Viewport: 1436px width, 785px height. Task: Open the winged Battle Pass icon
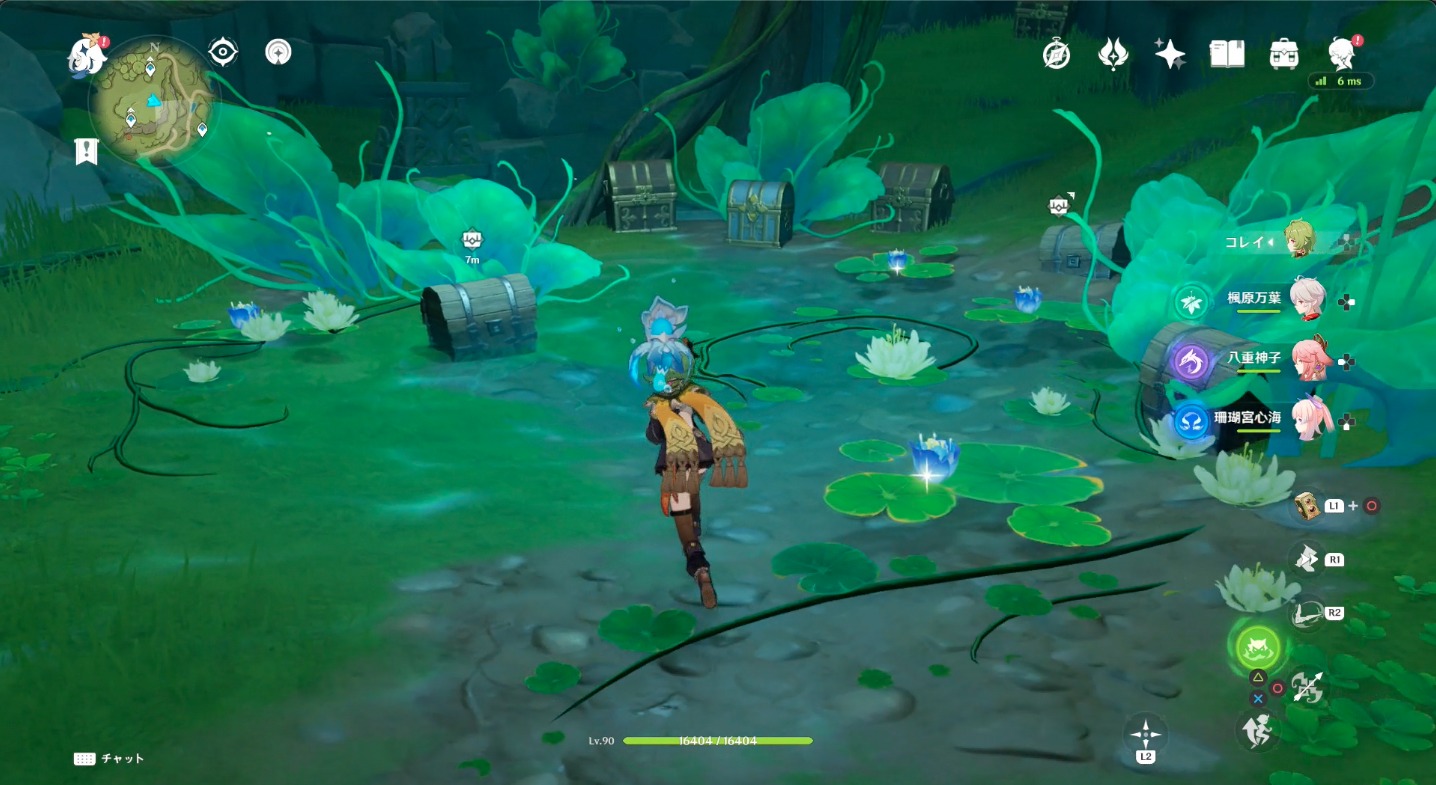(1113, 54)
